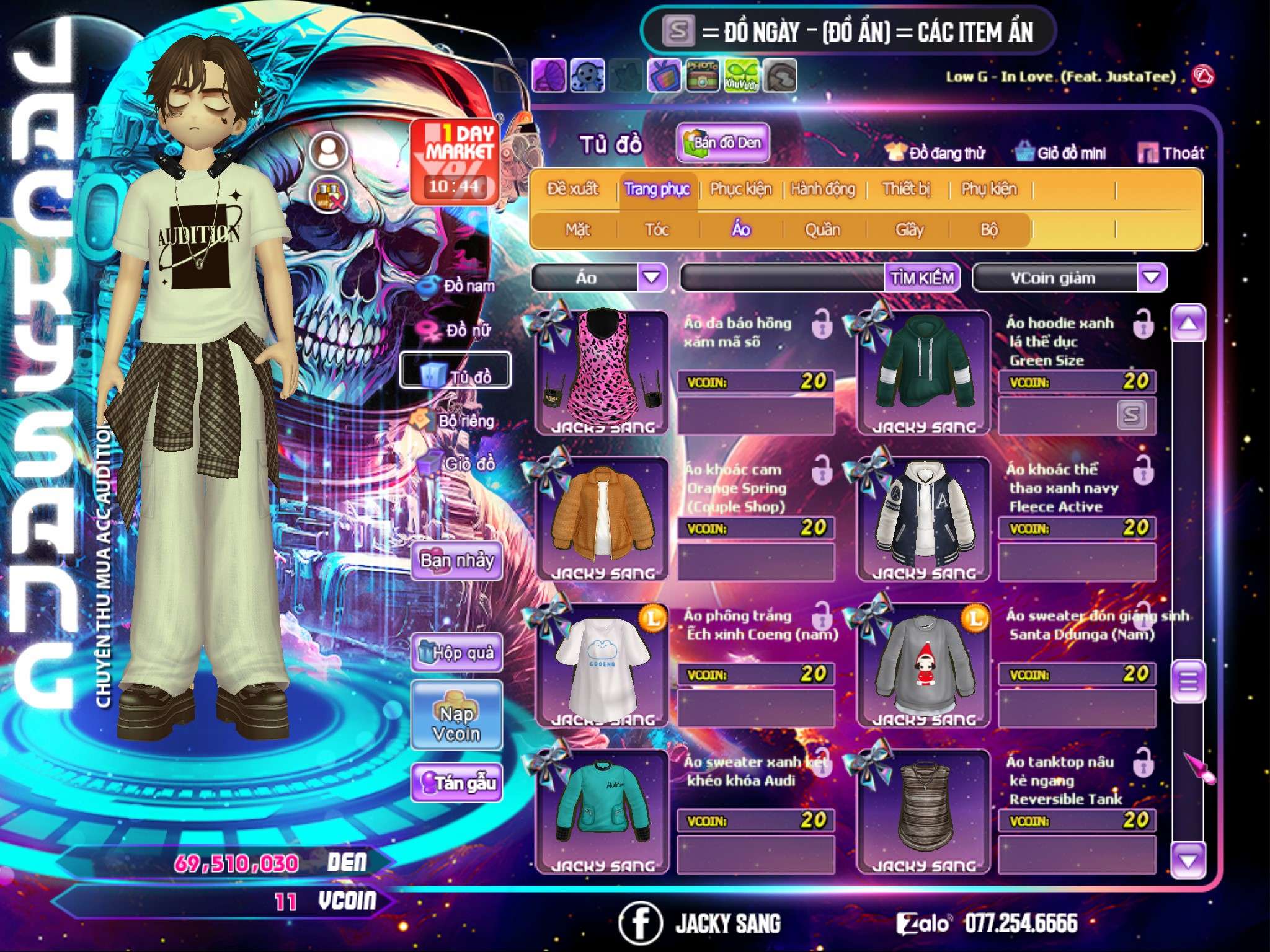1270x952 pixels.
Task: Exit via the Thoát button
Action: (1171, 152)
